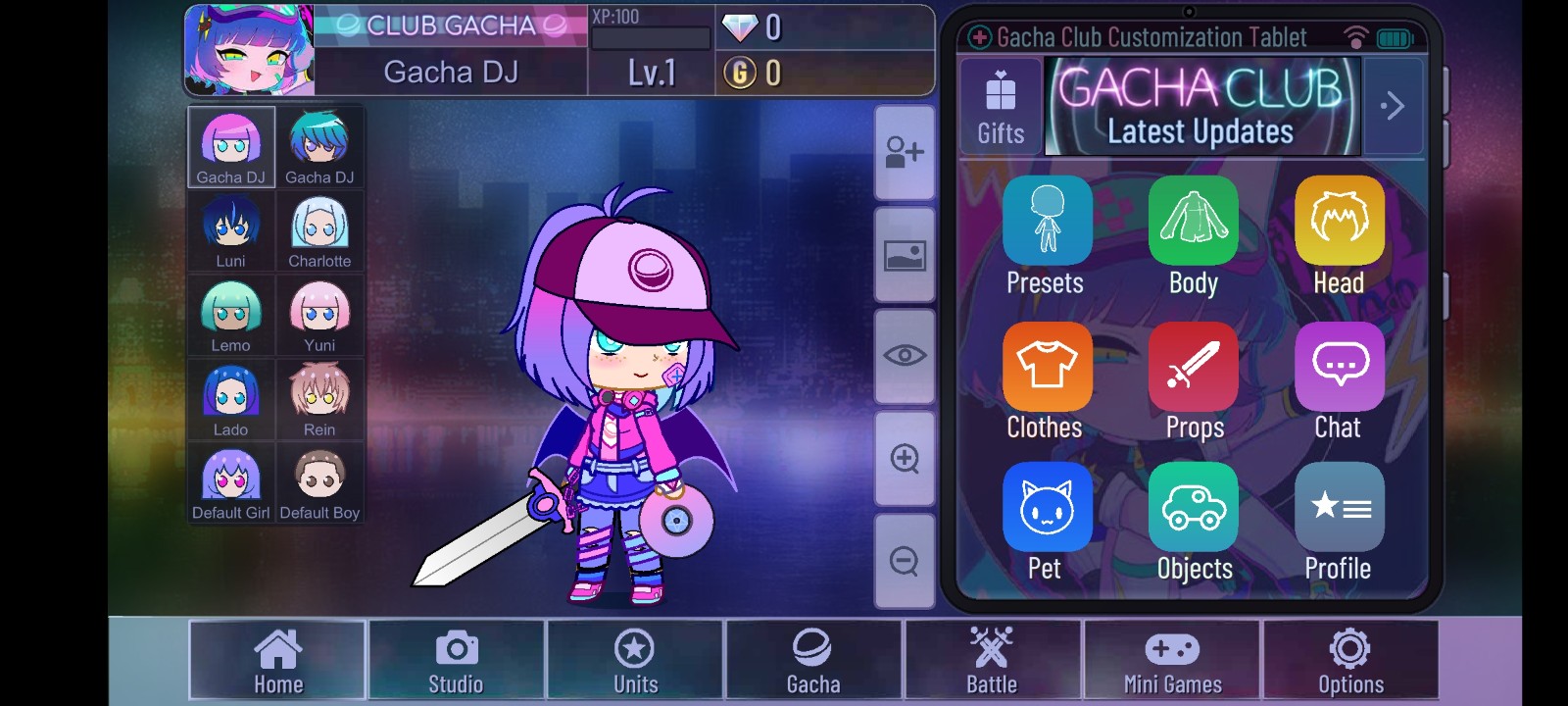1568x706 pixels.
Task: Open the Options settings
Action: (1350, 660)
